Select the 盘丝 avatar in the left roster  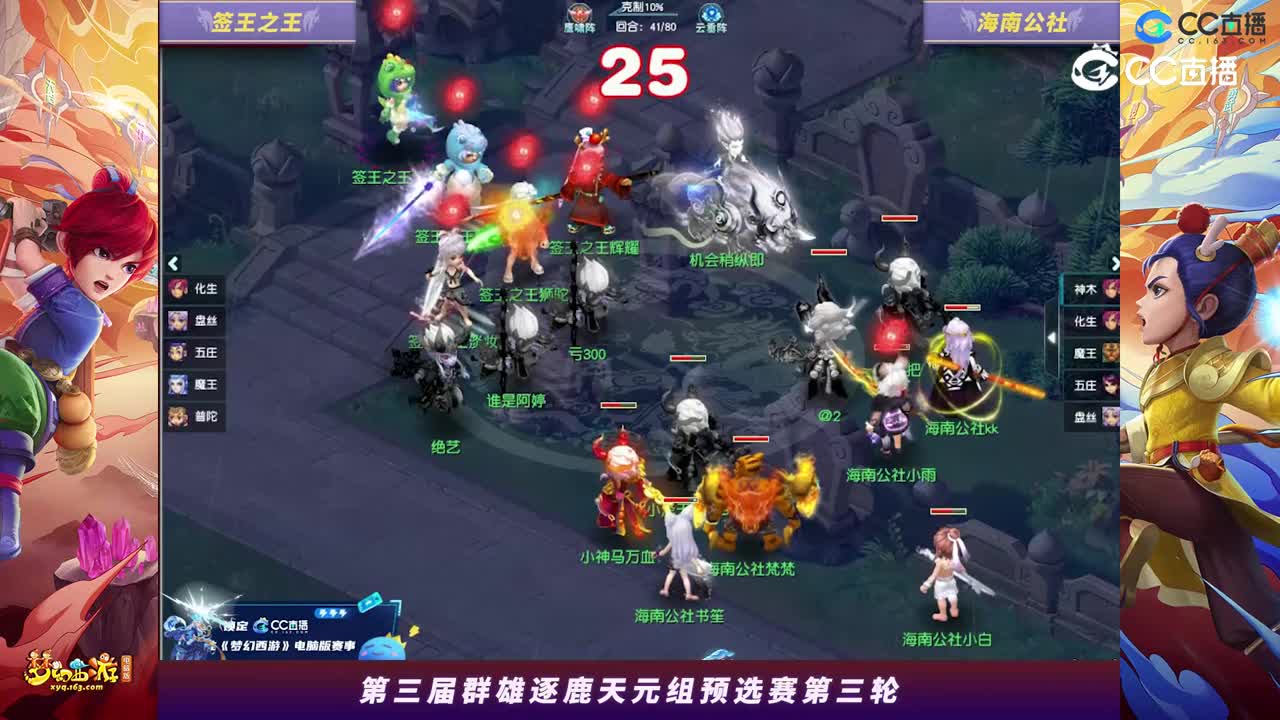[190, 320]
